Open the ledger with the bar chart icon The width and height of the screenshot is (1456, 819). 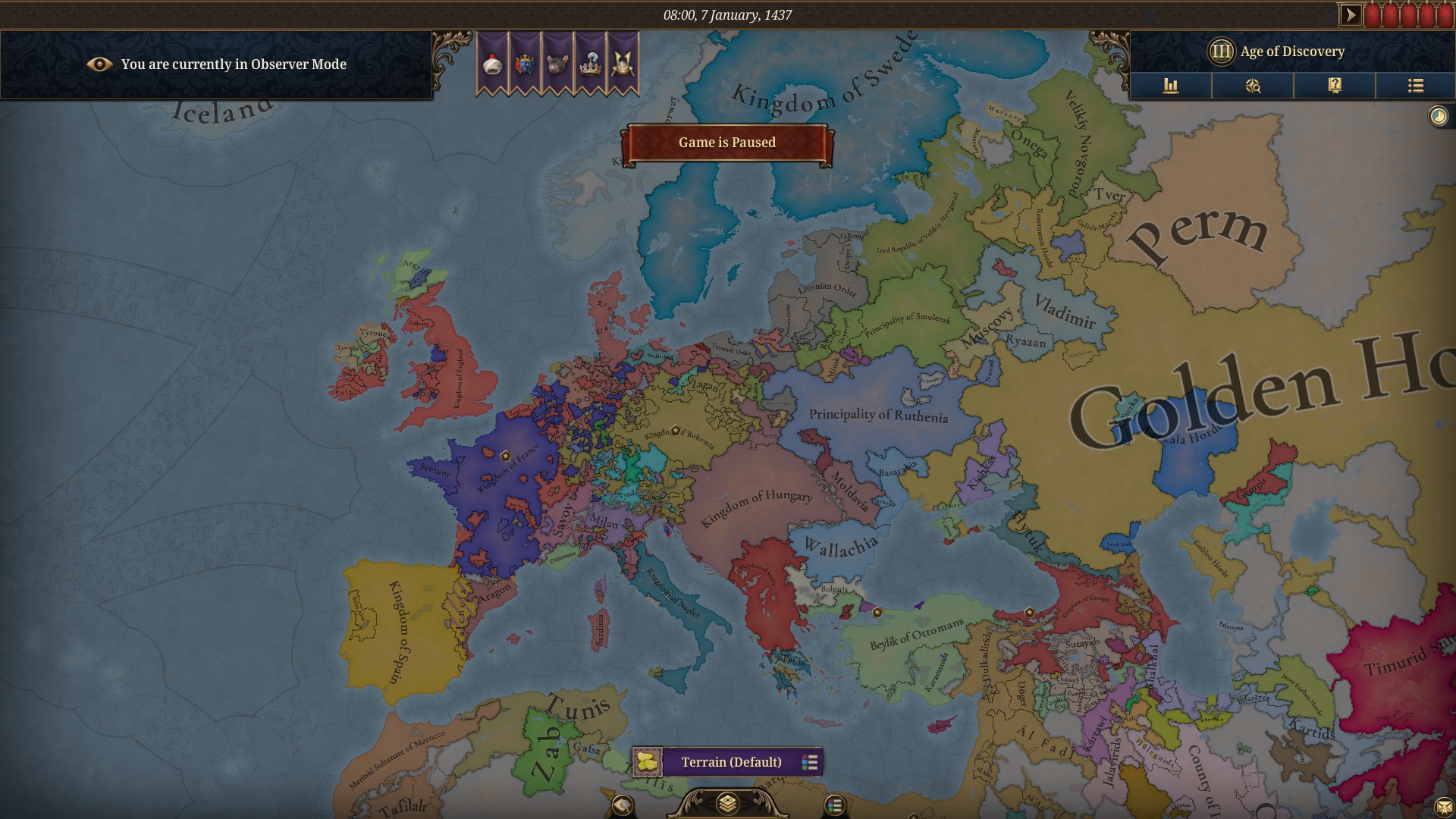(x=1172, y=86)
